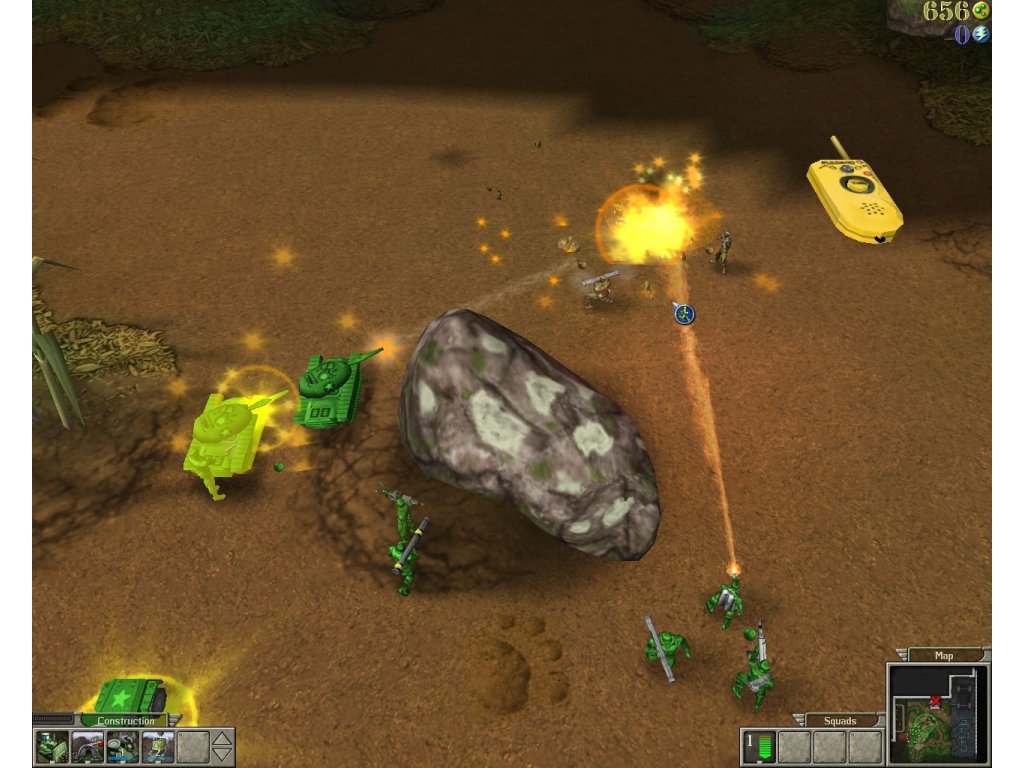The width and height of the screenshot is (1024, 768).
Task: Open the Construction panel tab
Action: tap(126, 720)
